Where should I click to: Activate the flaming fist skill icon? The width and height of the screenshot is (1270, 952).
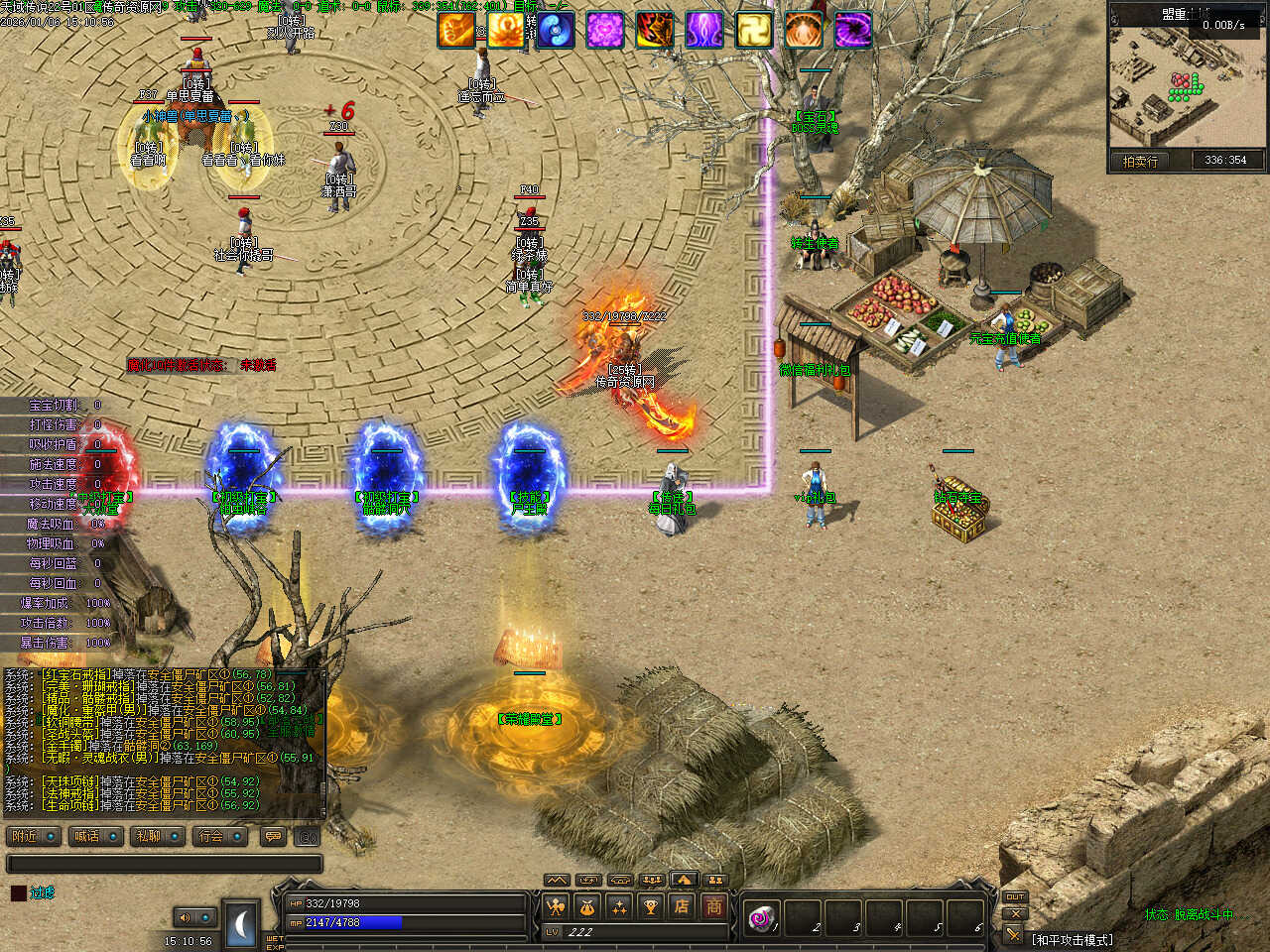(x=456, y=30)
